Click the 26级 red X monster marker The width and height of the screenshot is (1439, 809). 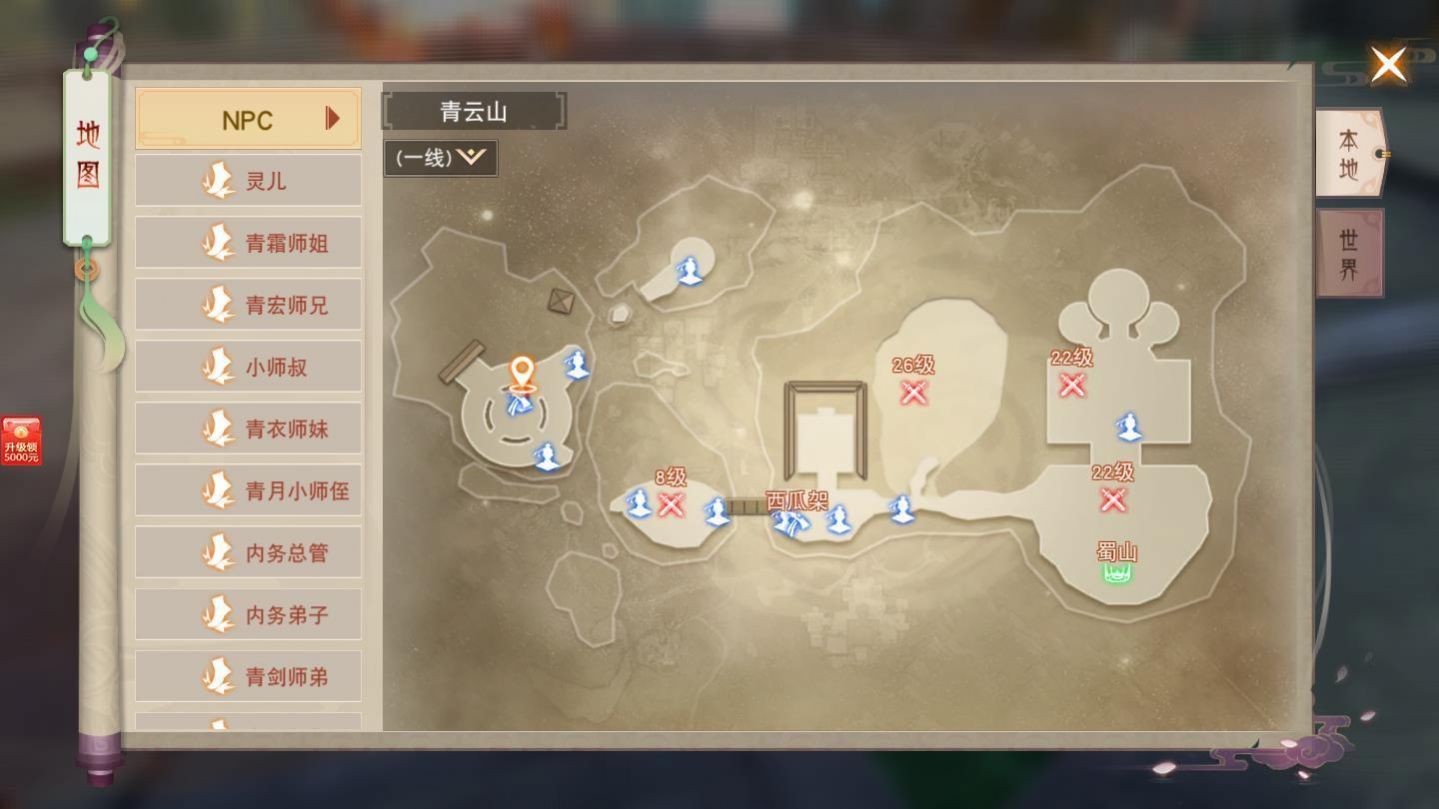[x=913, y=394]
